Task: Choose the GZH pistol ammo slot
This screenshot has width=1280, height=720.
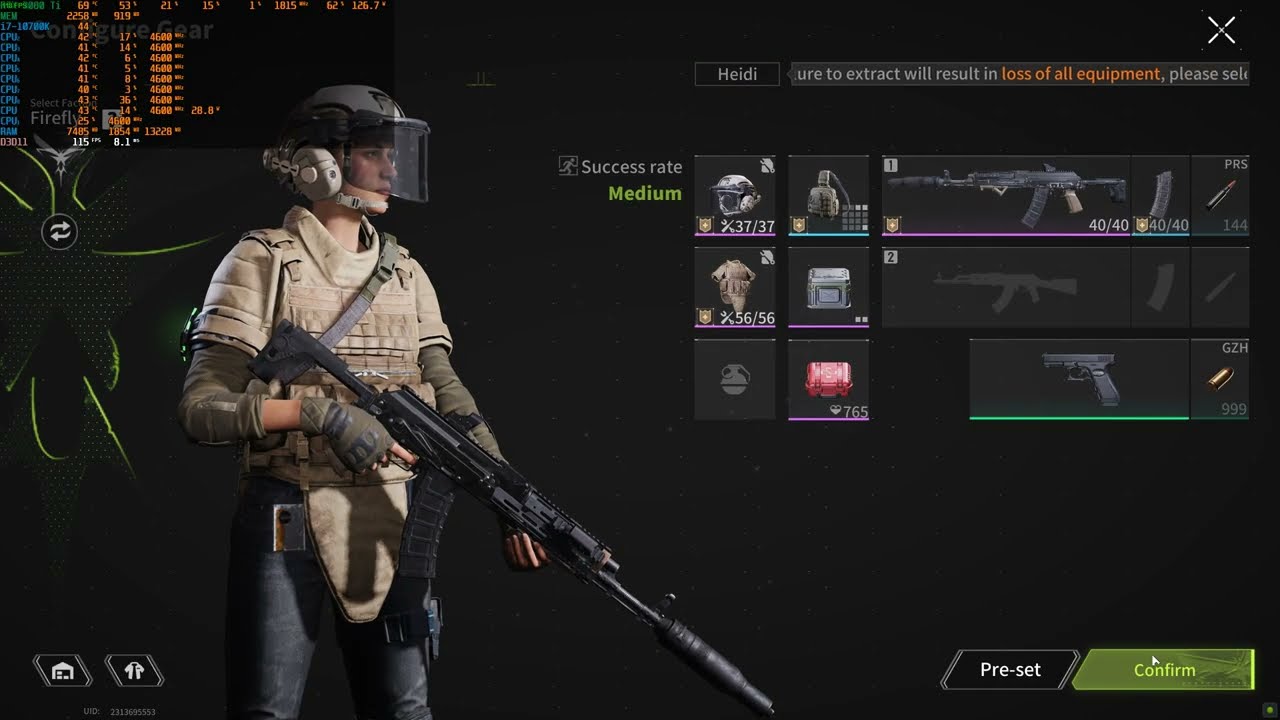Action: coord(1220,379)
